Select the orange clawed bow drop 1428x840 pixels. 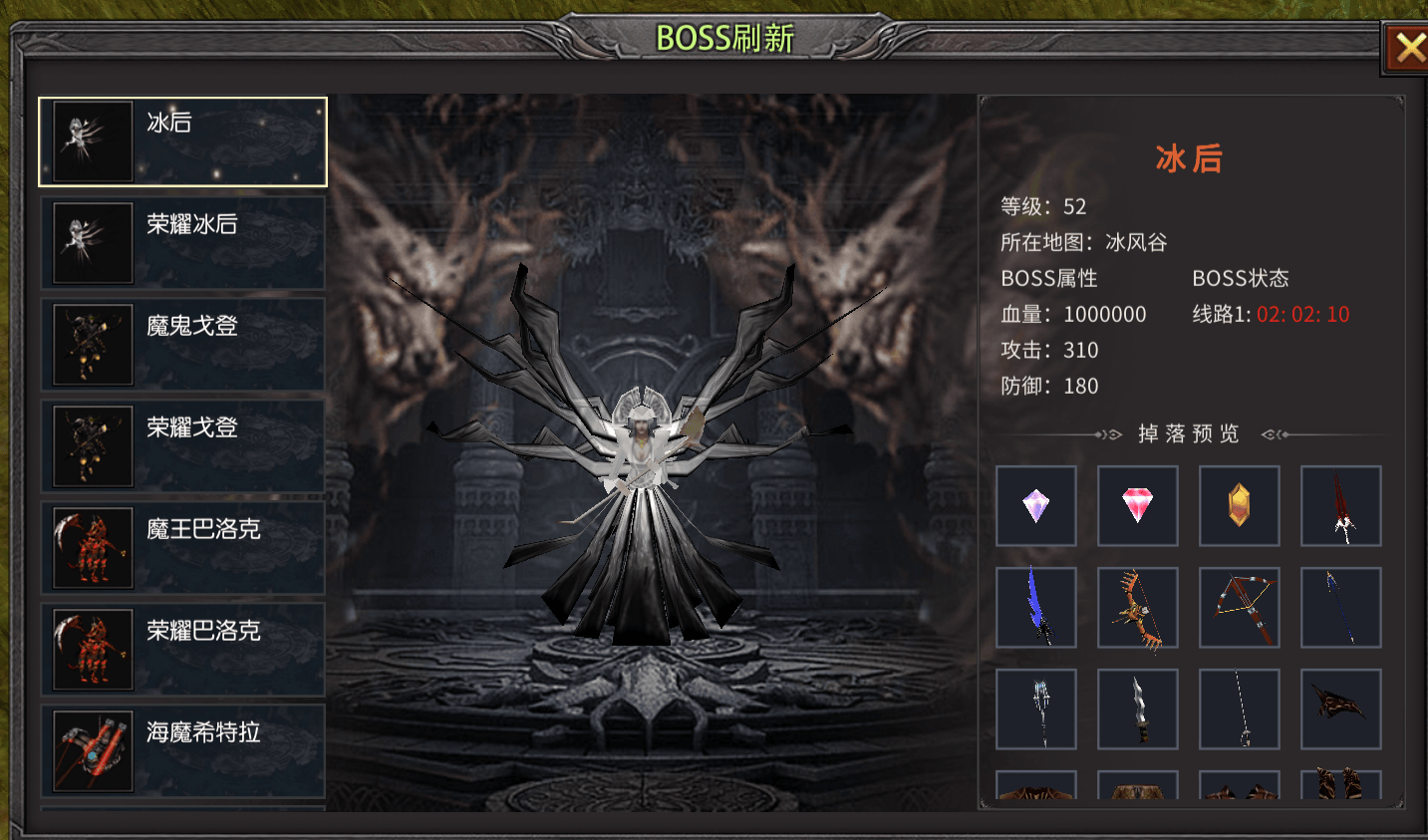(x=1138, y=608)
